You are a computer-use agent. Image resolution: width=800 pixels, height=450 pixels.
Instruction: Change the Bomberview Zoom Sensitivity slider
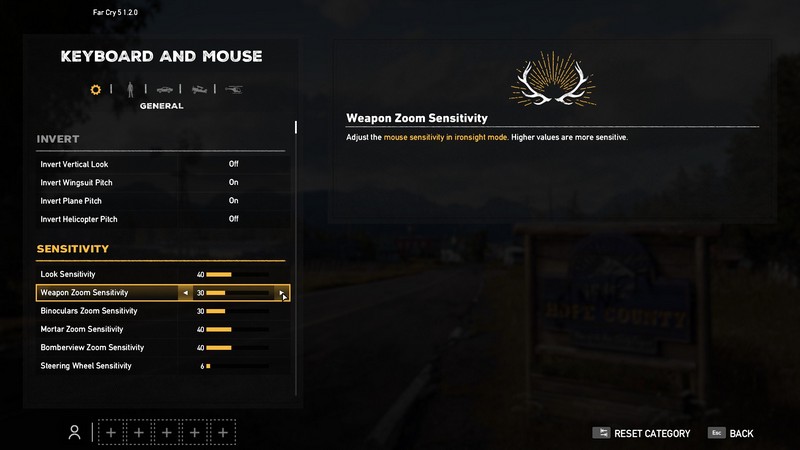point(237,348)
